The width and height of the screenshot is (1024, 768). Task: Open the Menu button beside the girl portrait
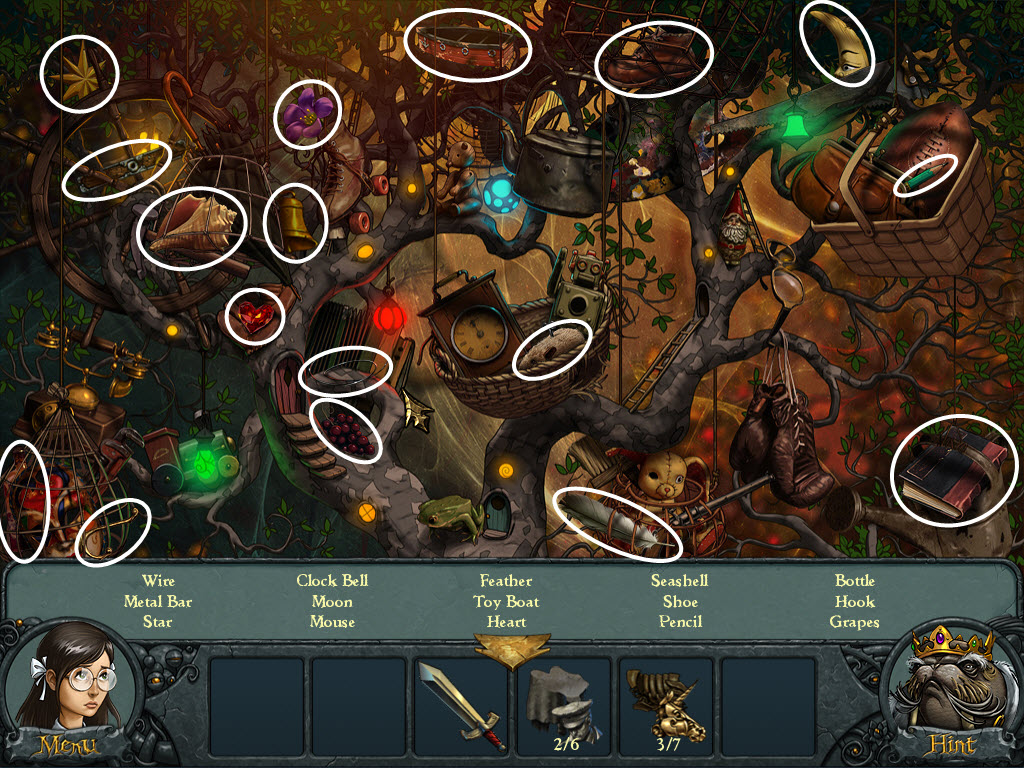(x=67, y=745)
